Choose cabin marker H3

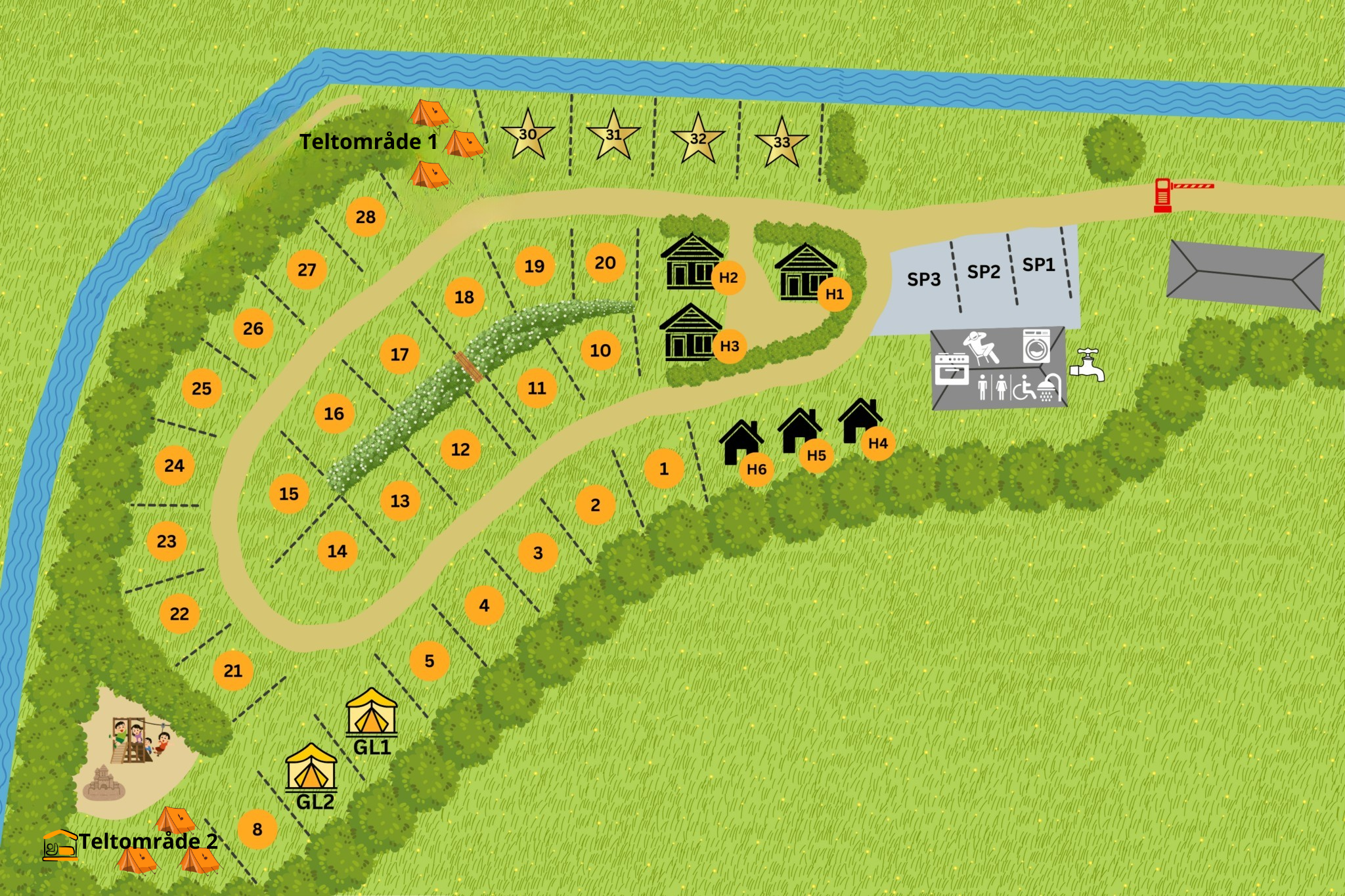[730, 346]
